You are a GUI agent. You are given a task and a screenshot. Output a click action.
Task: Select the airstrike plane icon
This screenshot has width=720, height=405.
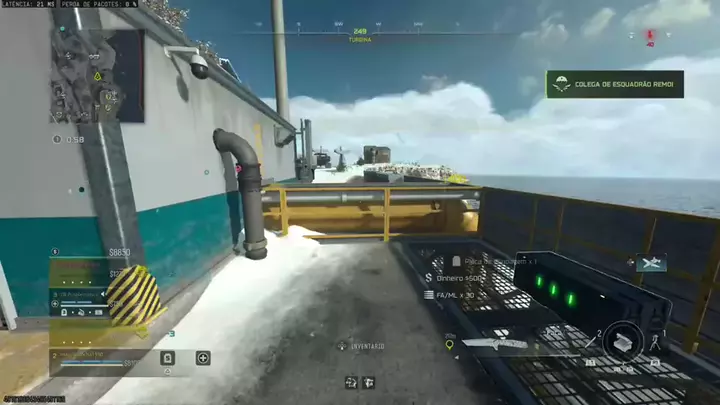click(650, 263)
